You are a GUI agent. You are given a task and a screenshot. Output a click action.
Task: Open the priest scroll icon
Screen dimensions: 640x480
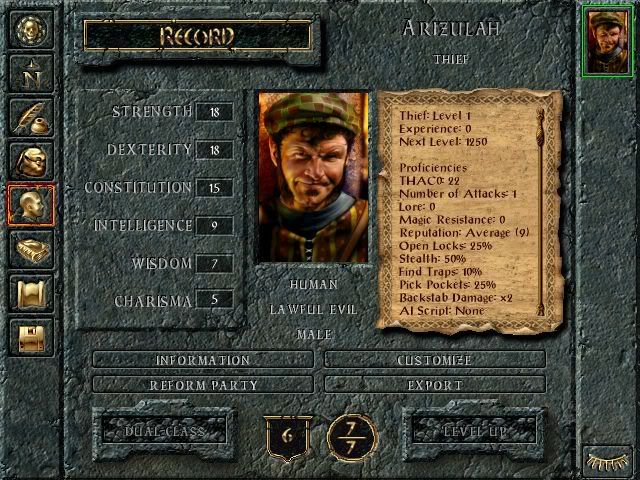click(x=31, y=293)
